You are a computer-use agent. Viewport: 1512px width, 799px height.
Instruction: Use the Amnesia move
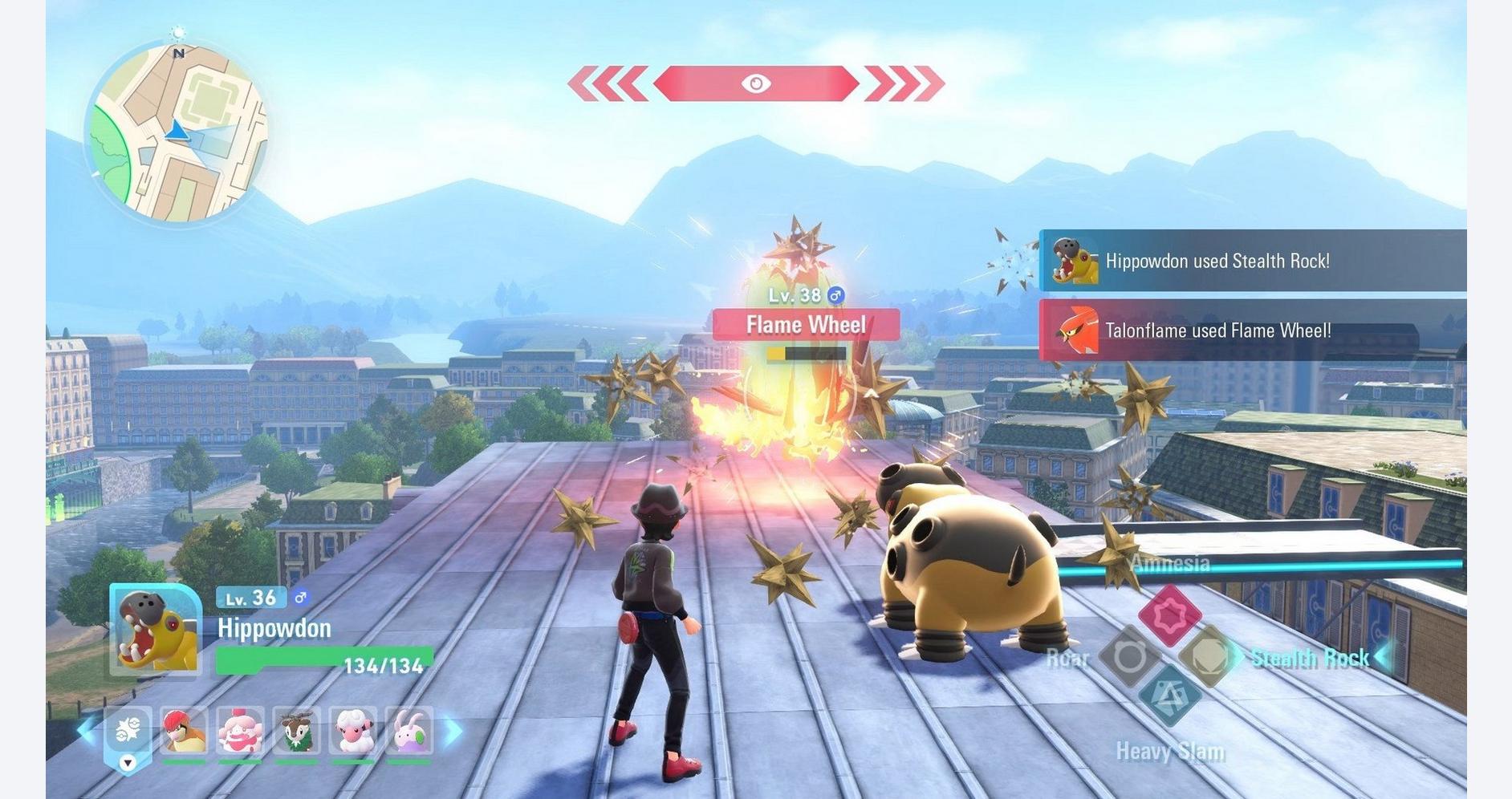click(x=1169, y=615)
